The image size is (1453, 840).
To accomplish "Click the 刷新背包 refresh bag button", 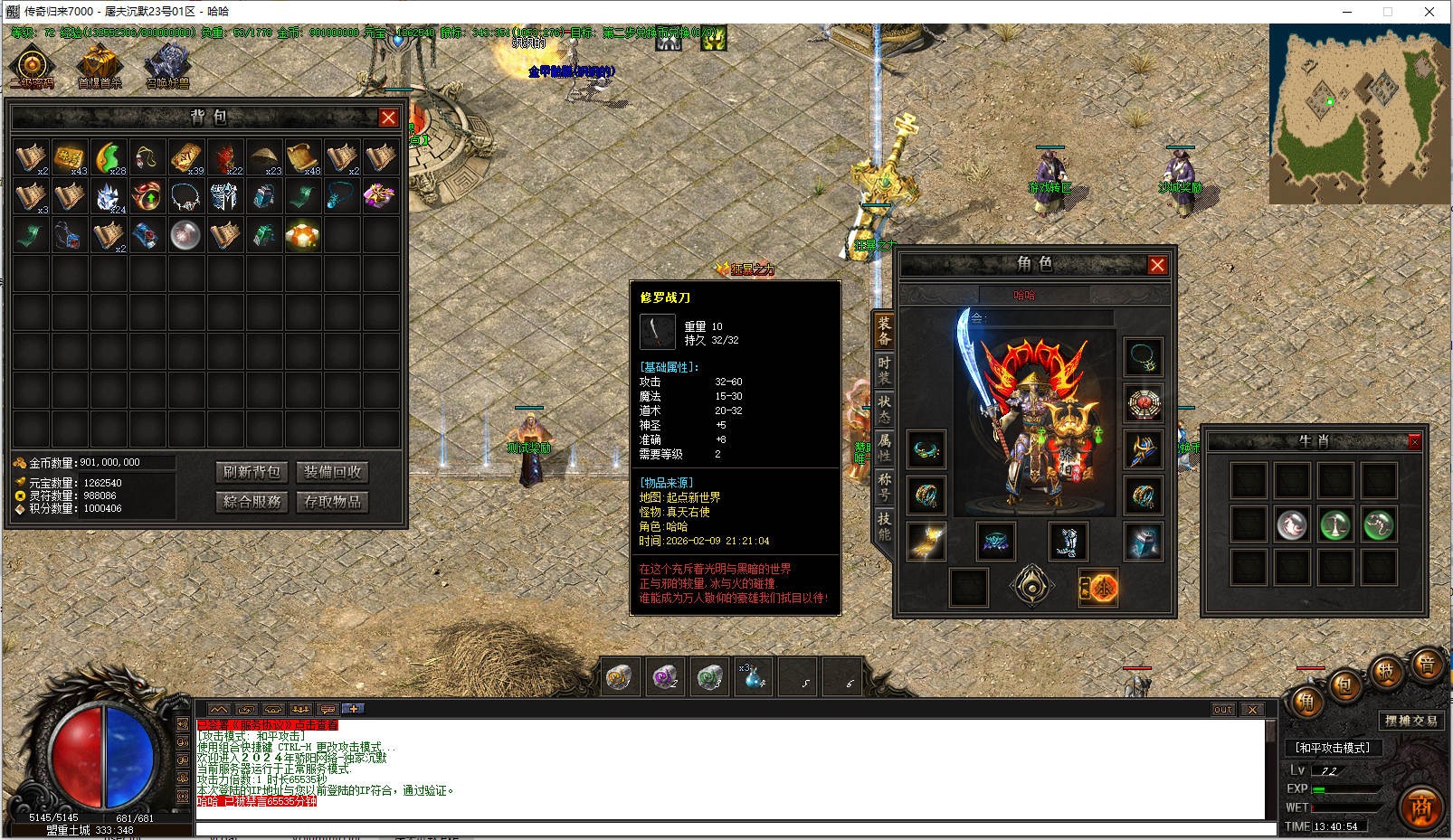I will point(252,472).
